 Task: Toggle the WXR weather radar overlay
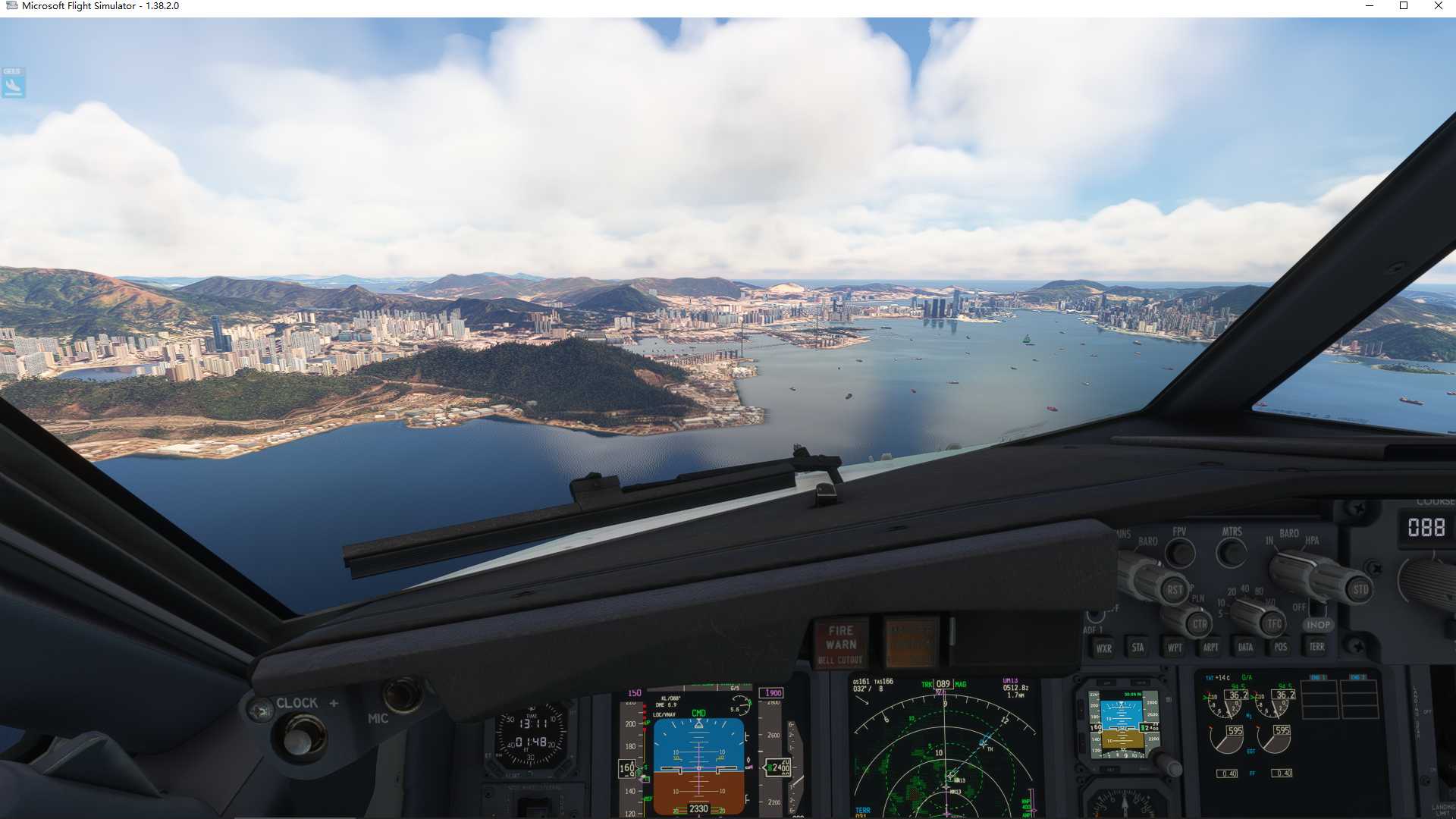coord(1103,648)
